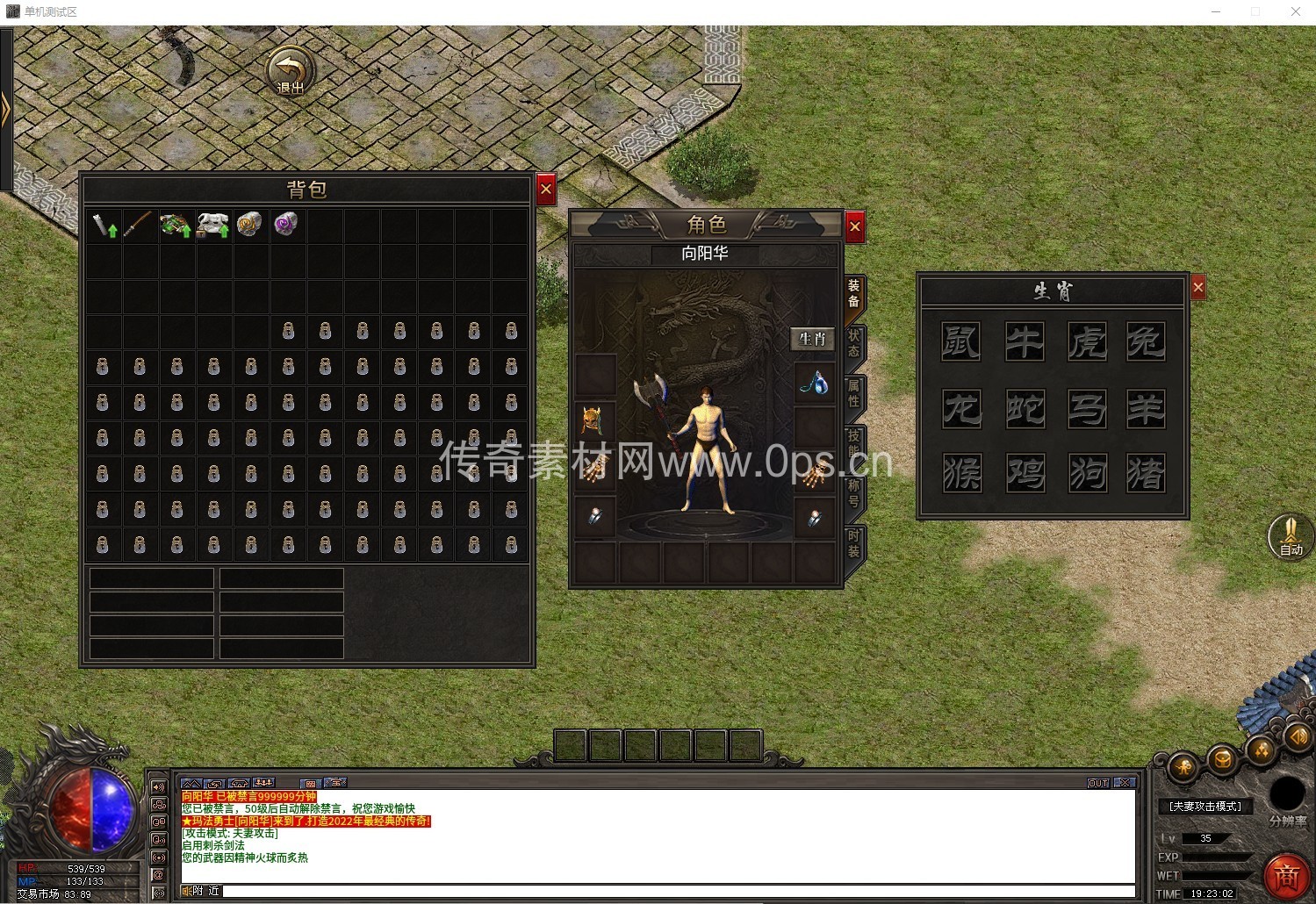Click the chat input field
This screenshot has height=904, width=1316.
point(676,891)
